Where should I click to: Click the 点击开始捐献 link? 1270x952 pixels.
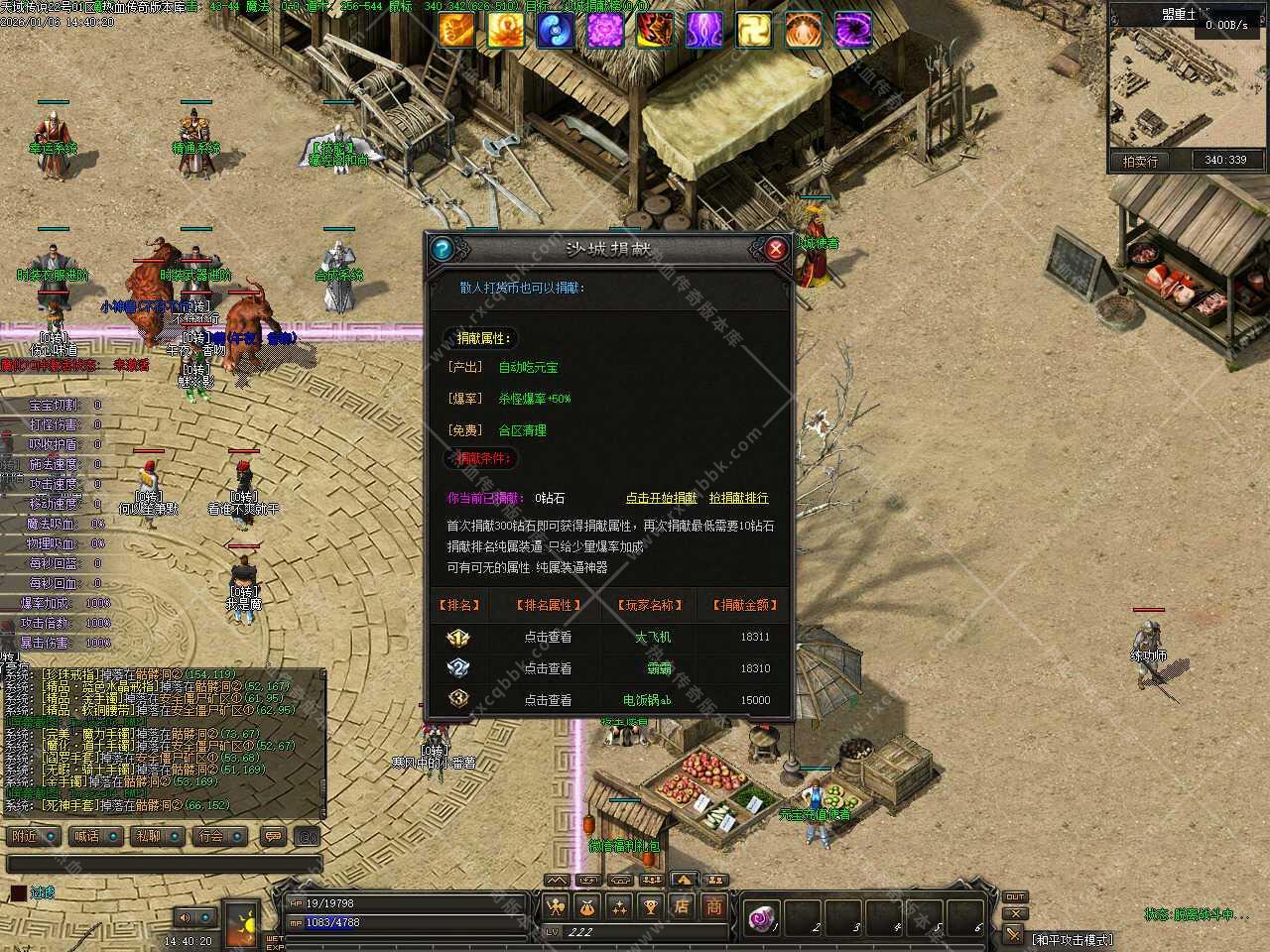click(661, 498)
